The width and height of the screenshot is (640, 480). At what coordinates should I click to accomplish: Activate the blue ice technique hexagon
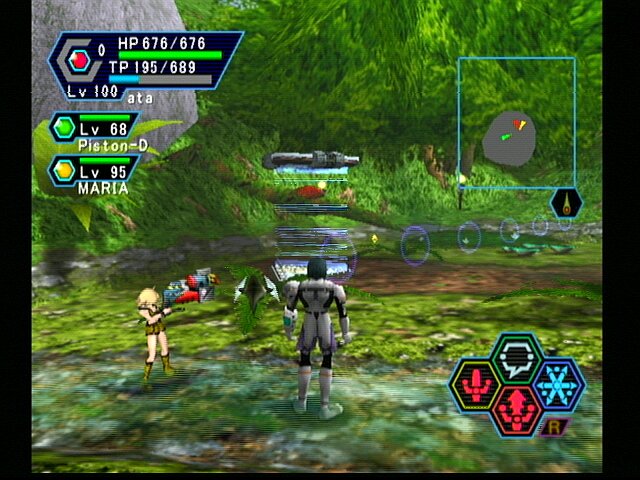(x=558, y=384)
